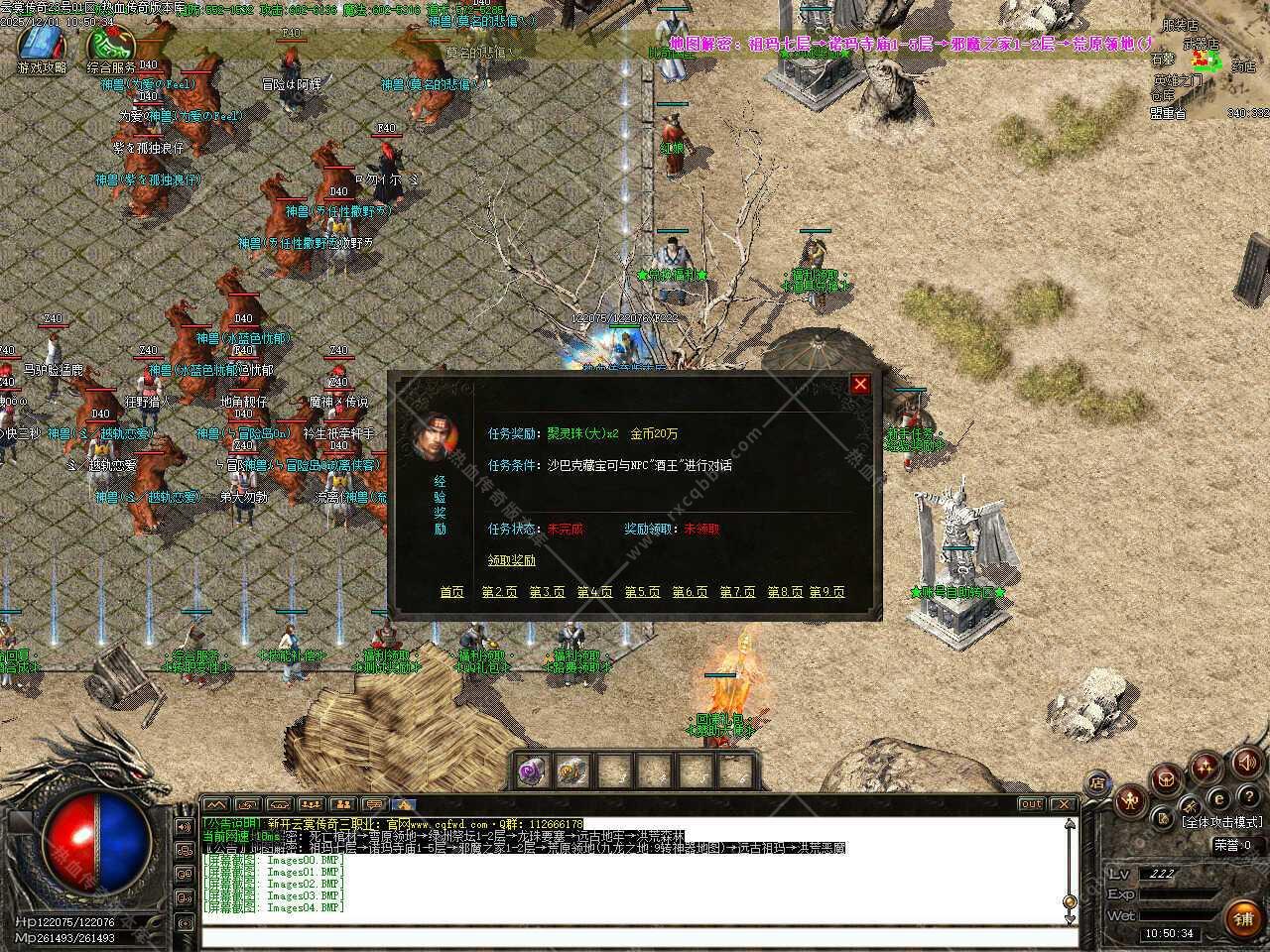Switch the 全体攻击模式 attack mode label
1270x952 pixels.
pyautogui.click(x=1222, y=822)
